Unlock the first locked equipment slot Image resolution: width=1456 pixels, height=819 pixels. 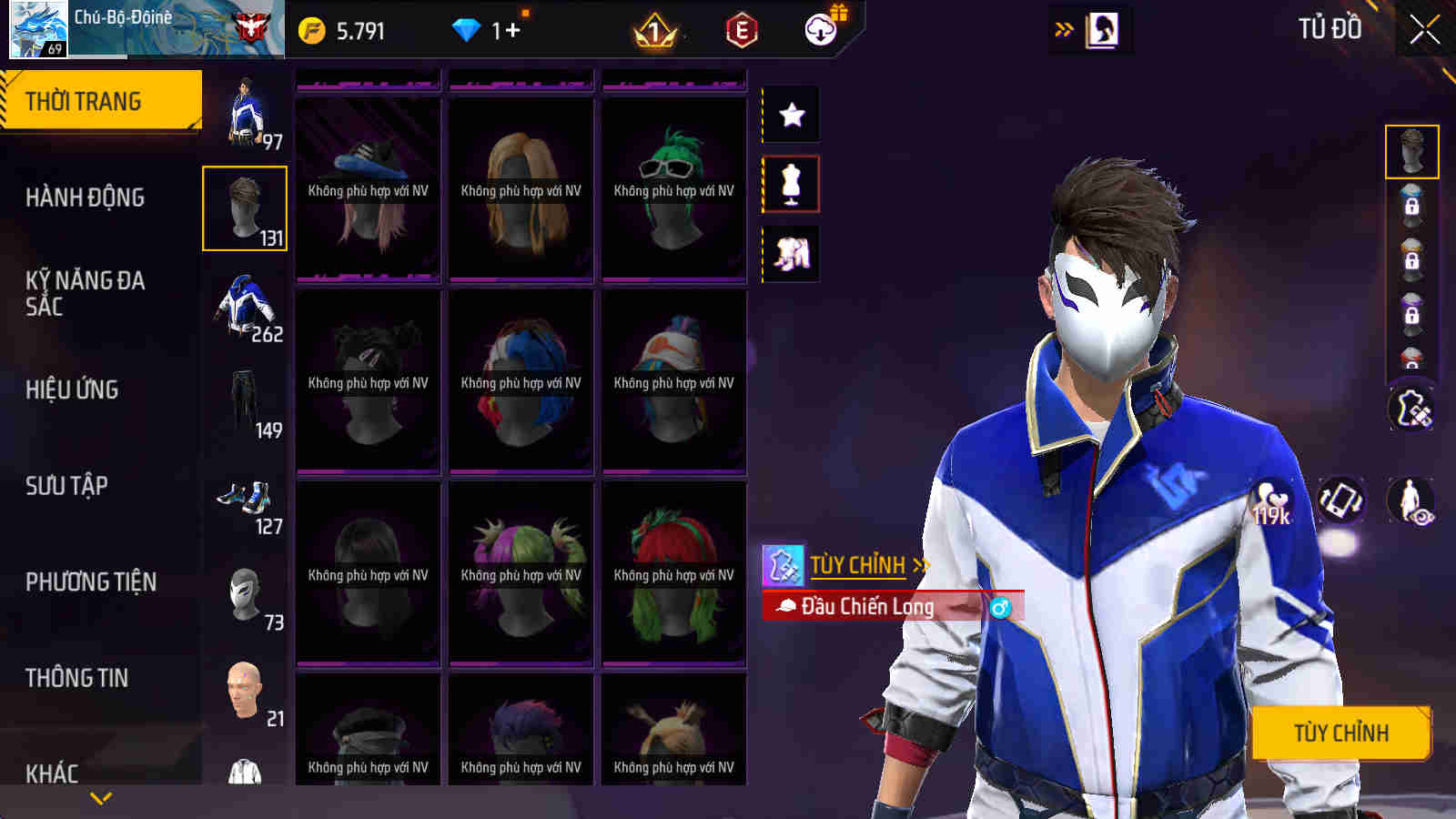coord(1410,206)
